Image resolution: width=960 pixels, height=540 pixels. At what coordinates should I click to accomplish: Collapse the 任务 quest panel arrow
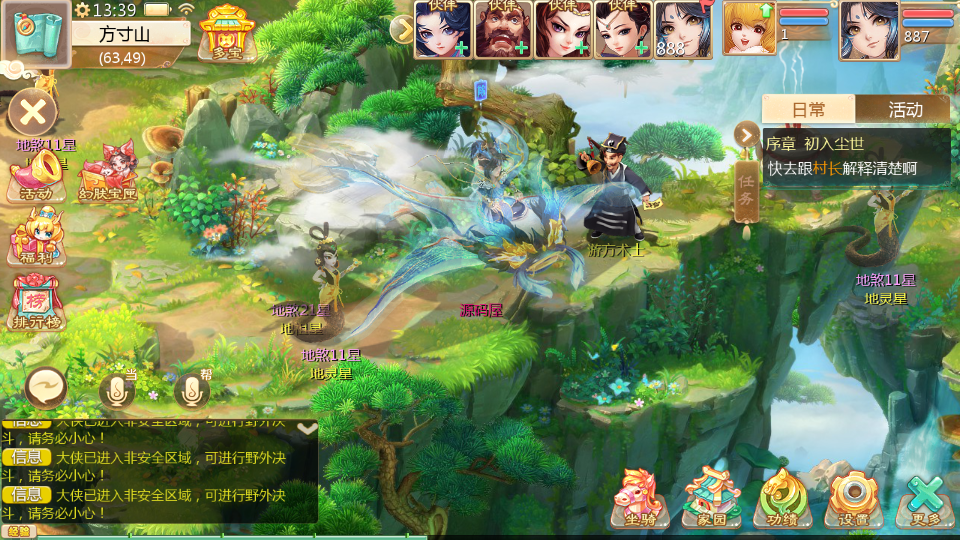[746, 134]
